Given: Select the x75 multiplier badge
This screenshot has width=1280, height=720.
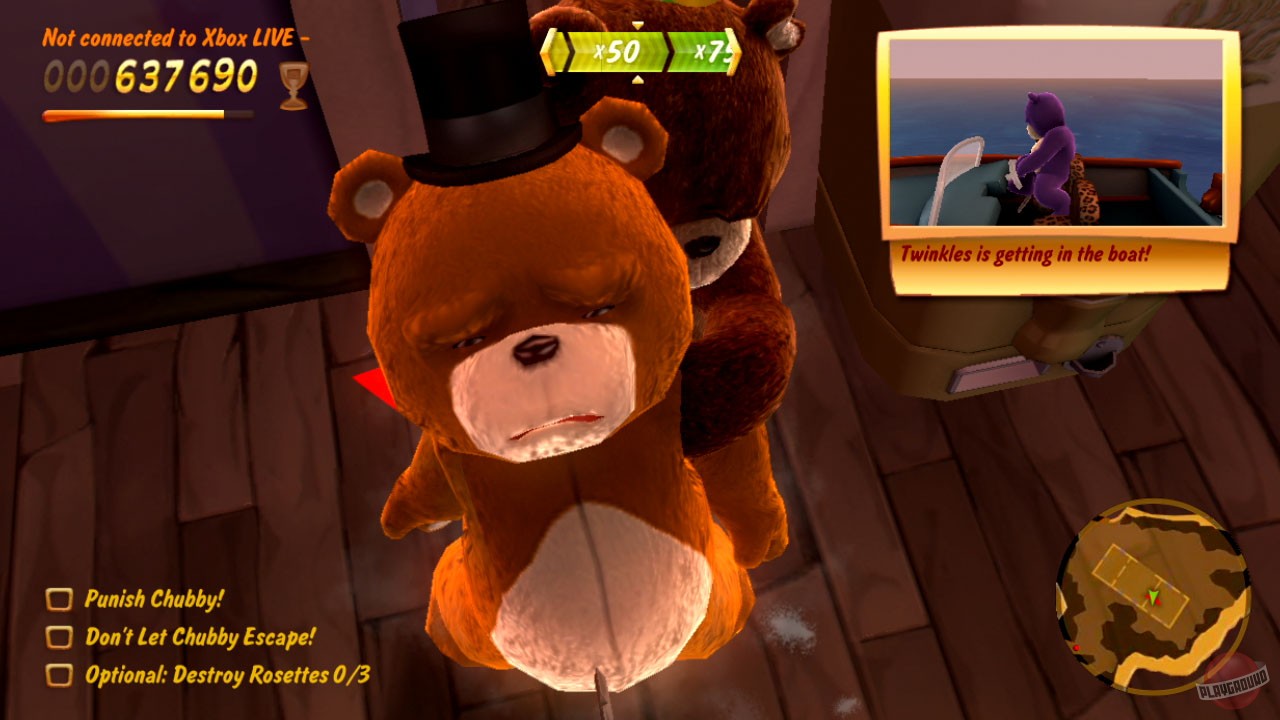Looking at the screenshot, I should point(710,51).
